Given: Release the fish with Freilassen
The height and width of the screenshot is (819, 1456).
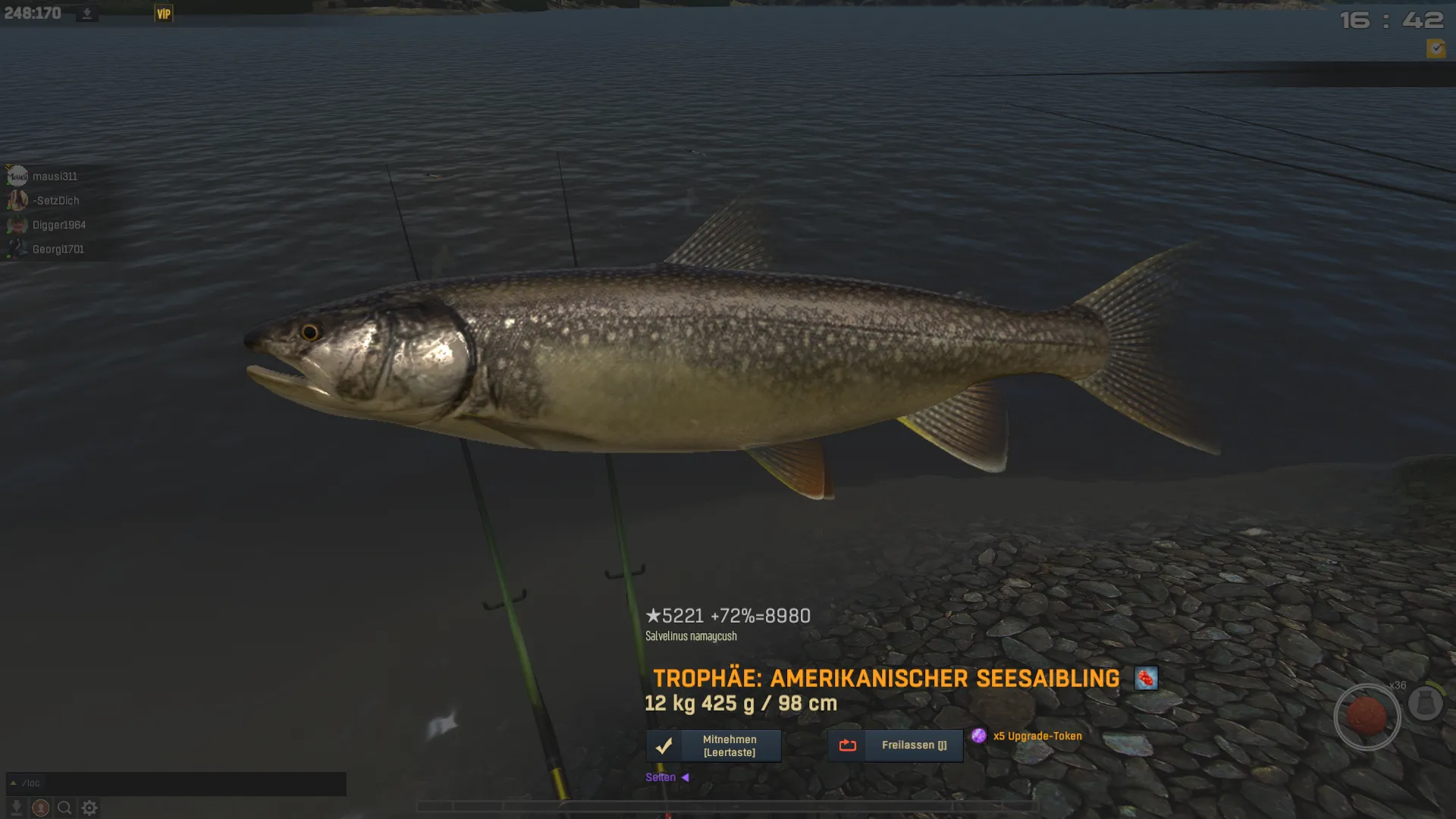Looking at the screenshot, I should pos(896,746).
